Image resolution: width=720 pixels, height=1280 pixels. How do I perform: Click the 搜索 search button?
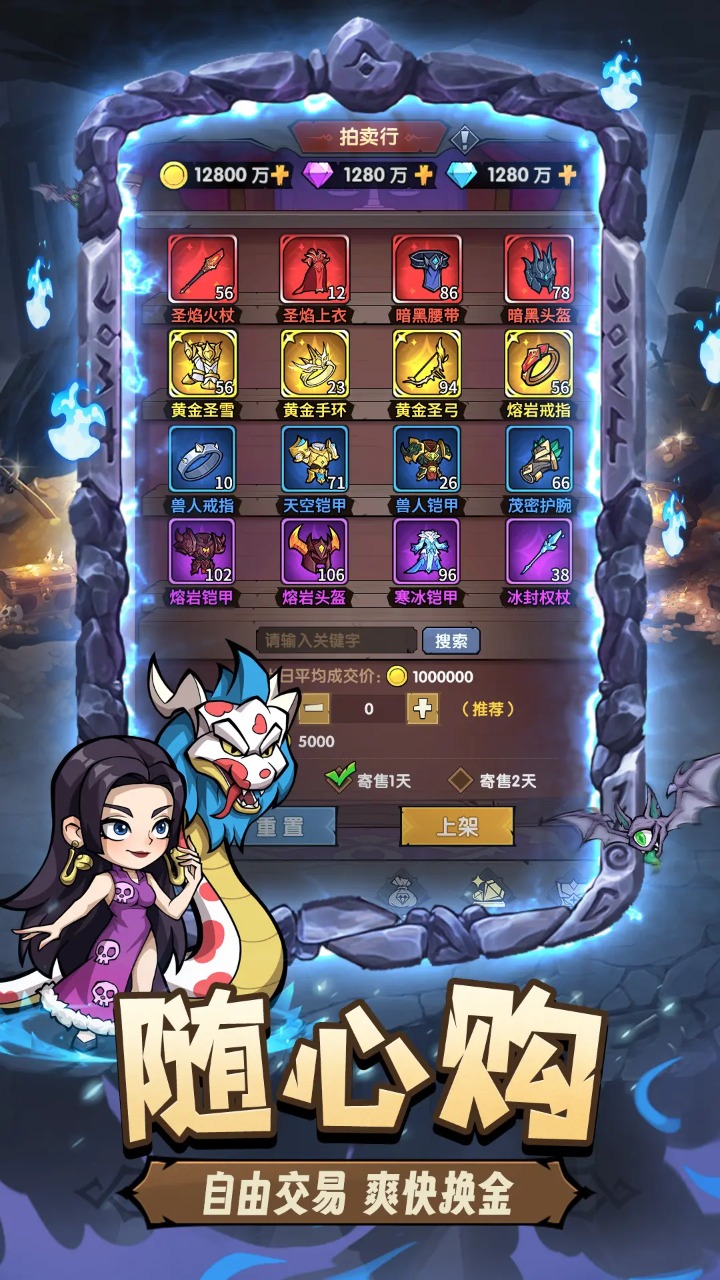tap(451, 641)
